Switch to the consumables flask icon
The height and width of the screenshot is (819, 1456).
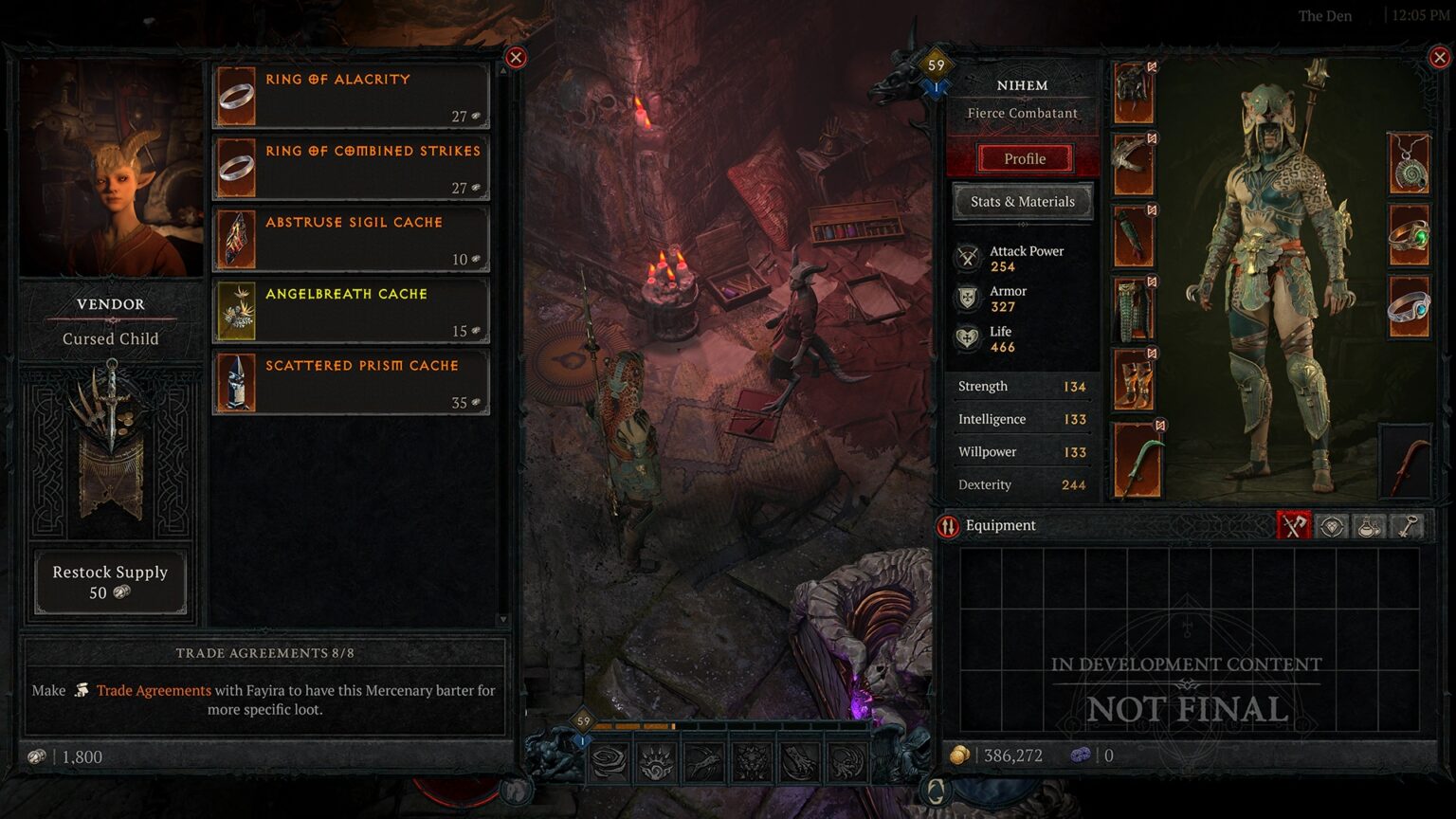tap(1368, 525)
